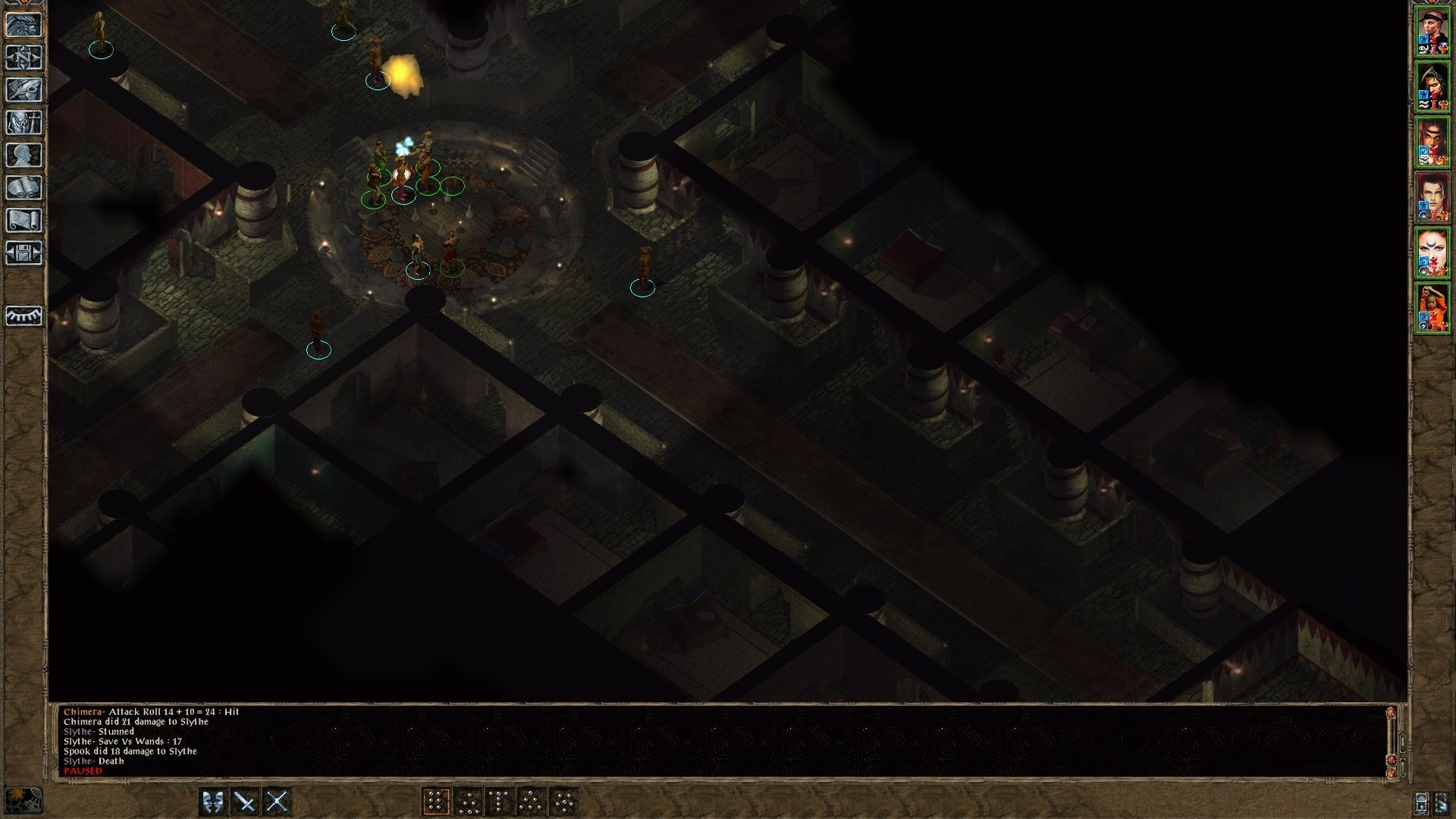Select the woman with crescent moon portrait

[1432, 252]
